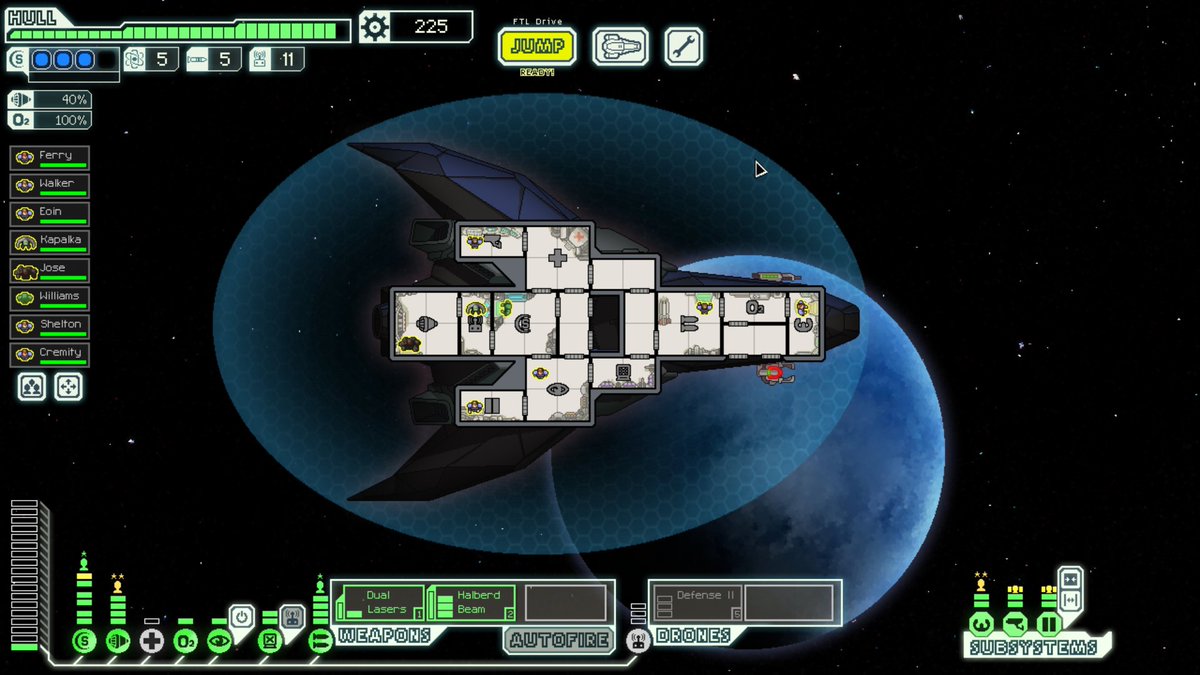Click the doors subsystem icon
The height and width of the screenshot is (675, 1200).
click(x=1048, y=625)
